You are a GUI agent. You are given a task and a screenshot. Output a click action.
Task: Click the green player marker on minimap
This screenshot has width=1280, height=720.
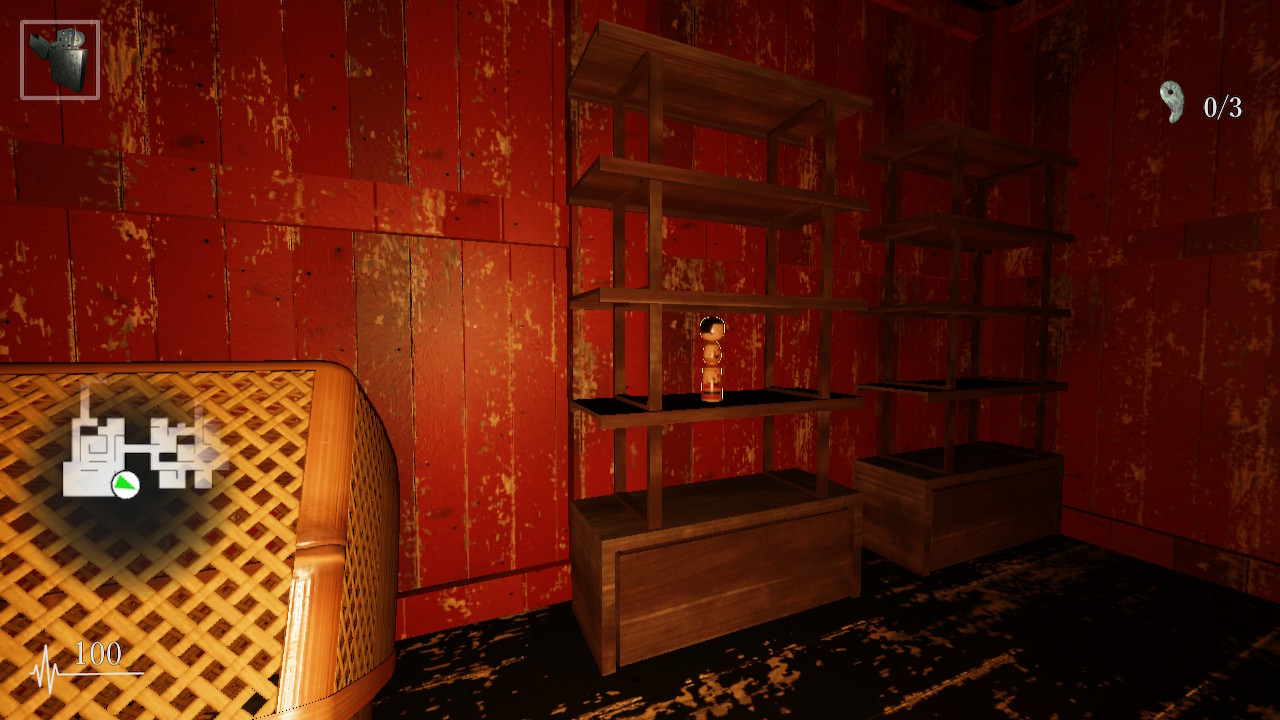tap(125, 485)
